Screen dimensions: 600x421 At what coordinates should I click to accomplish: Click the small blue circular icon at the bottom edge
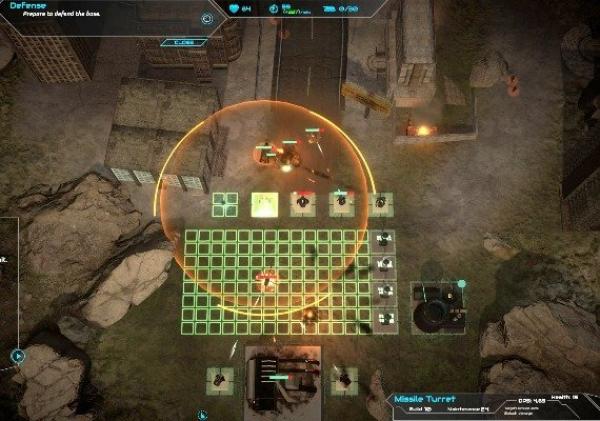[200, 414]
